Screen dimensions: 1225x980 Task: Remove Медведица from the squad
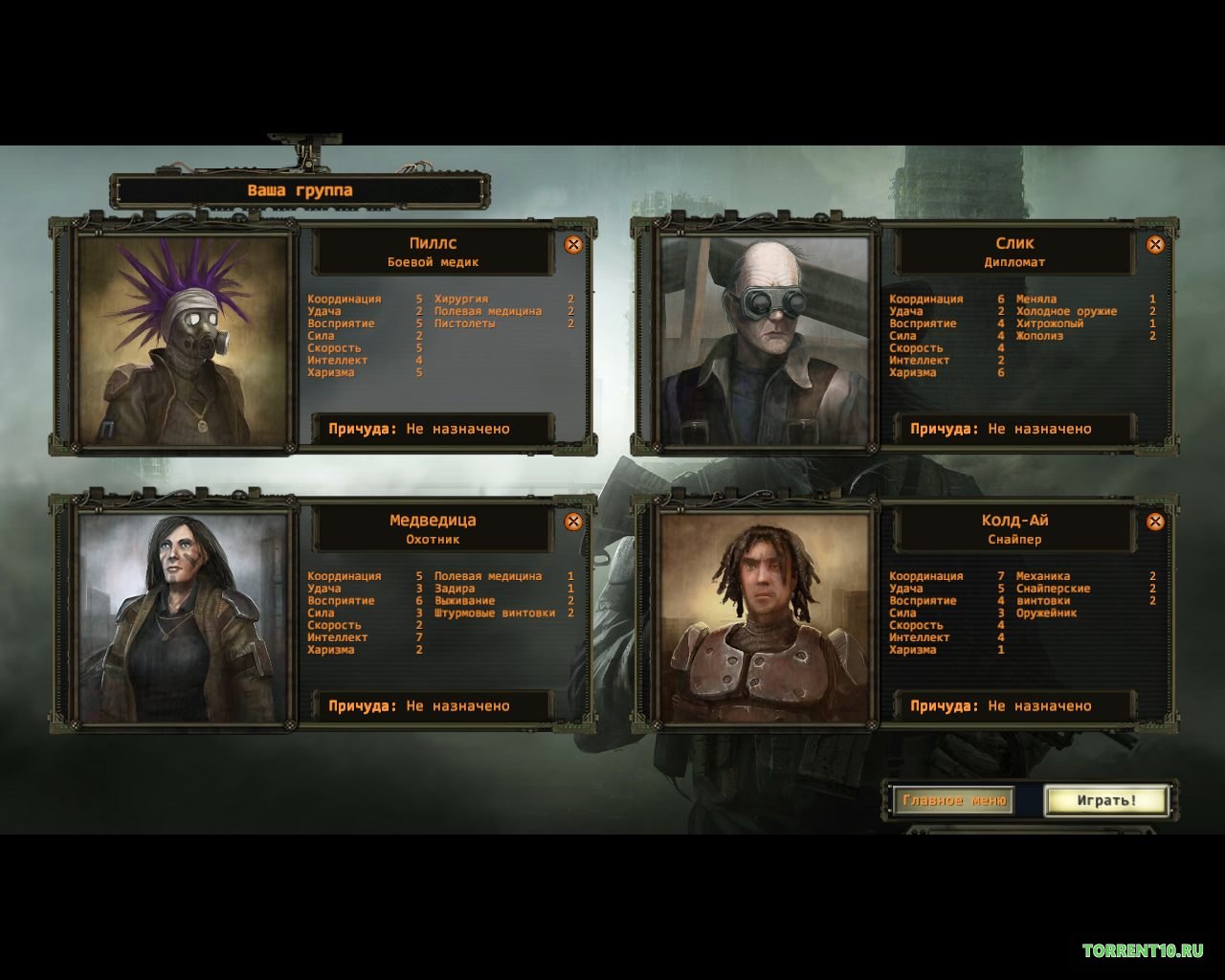(573, 522)
